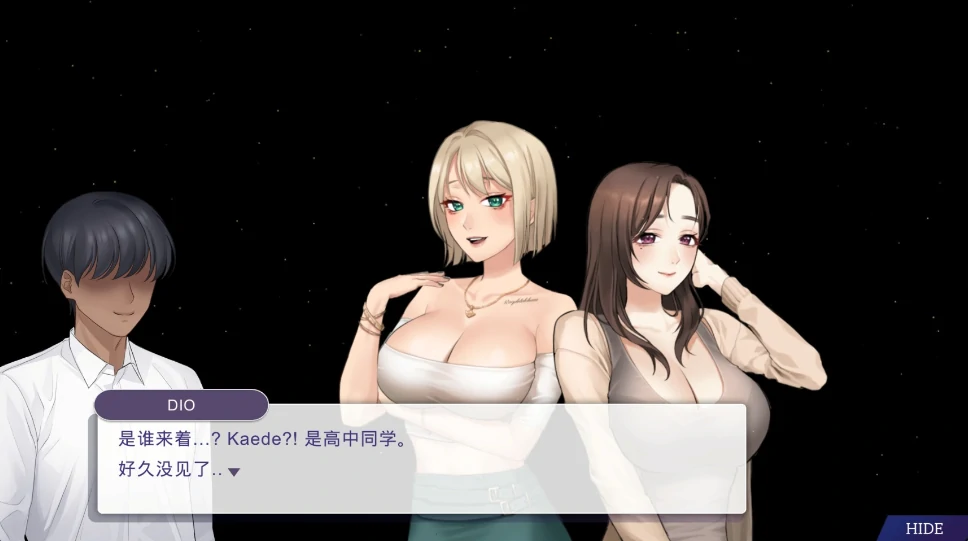Viewport: 968px width, 541px height.
Task: Hide the dialogue box with HIDE button
Action: coord(924,529)
